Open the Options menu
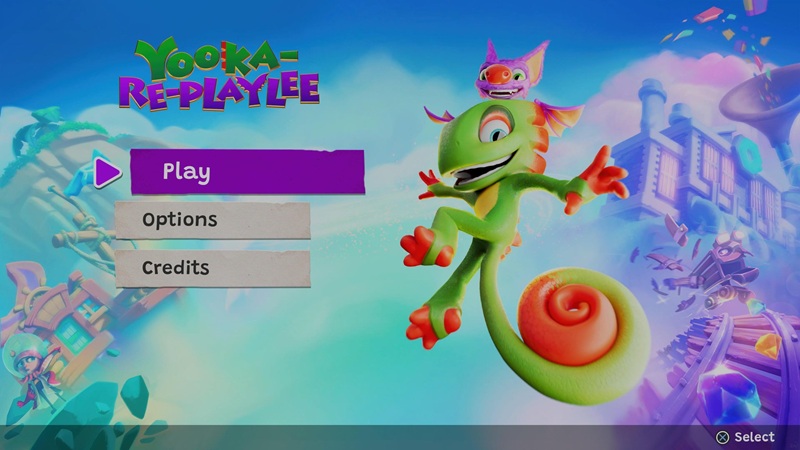800x450 pixels. pyautogui.click(x=212, y=220)
